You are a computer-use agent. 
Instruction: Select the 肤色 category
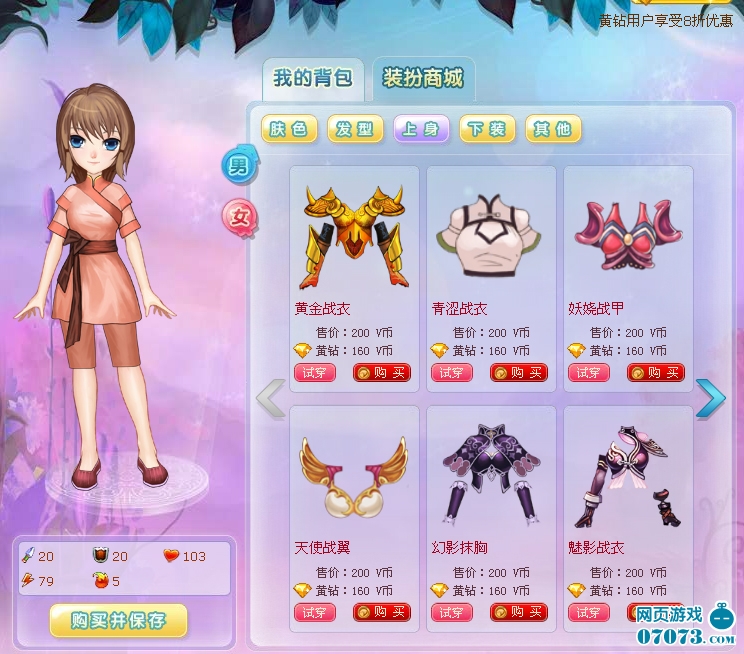coord(290,129)
